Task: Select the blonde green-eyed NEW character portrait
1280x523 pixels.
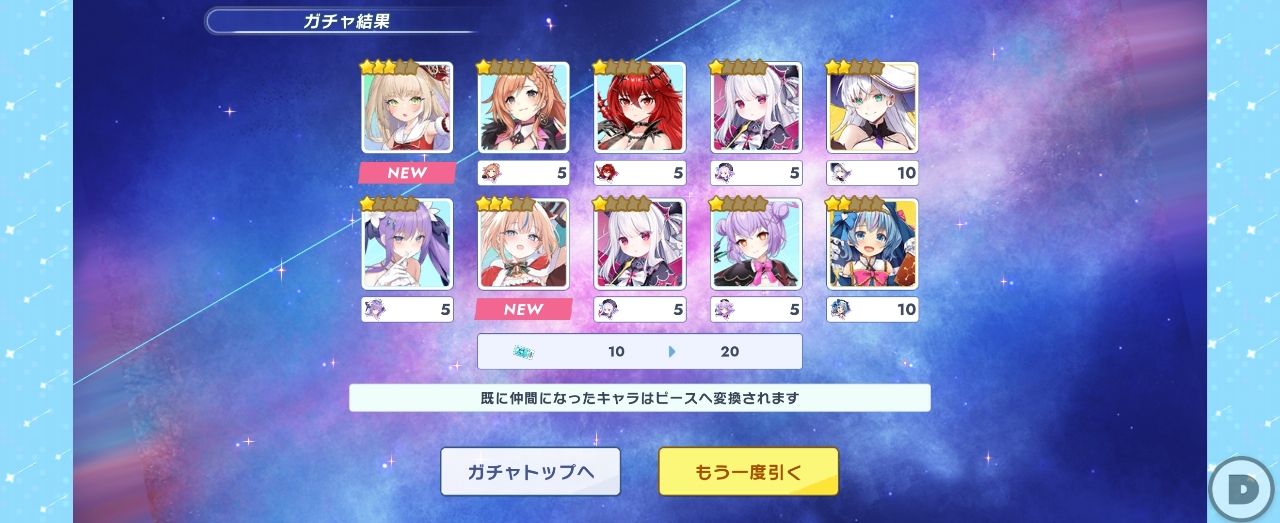Action: click(x=407, y=107)
